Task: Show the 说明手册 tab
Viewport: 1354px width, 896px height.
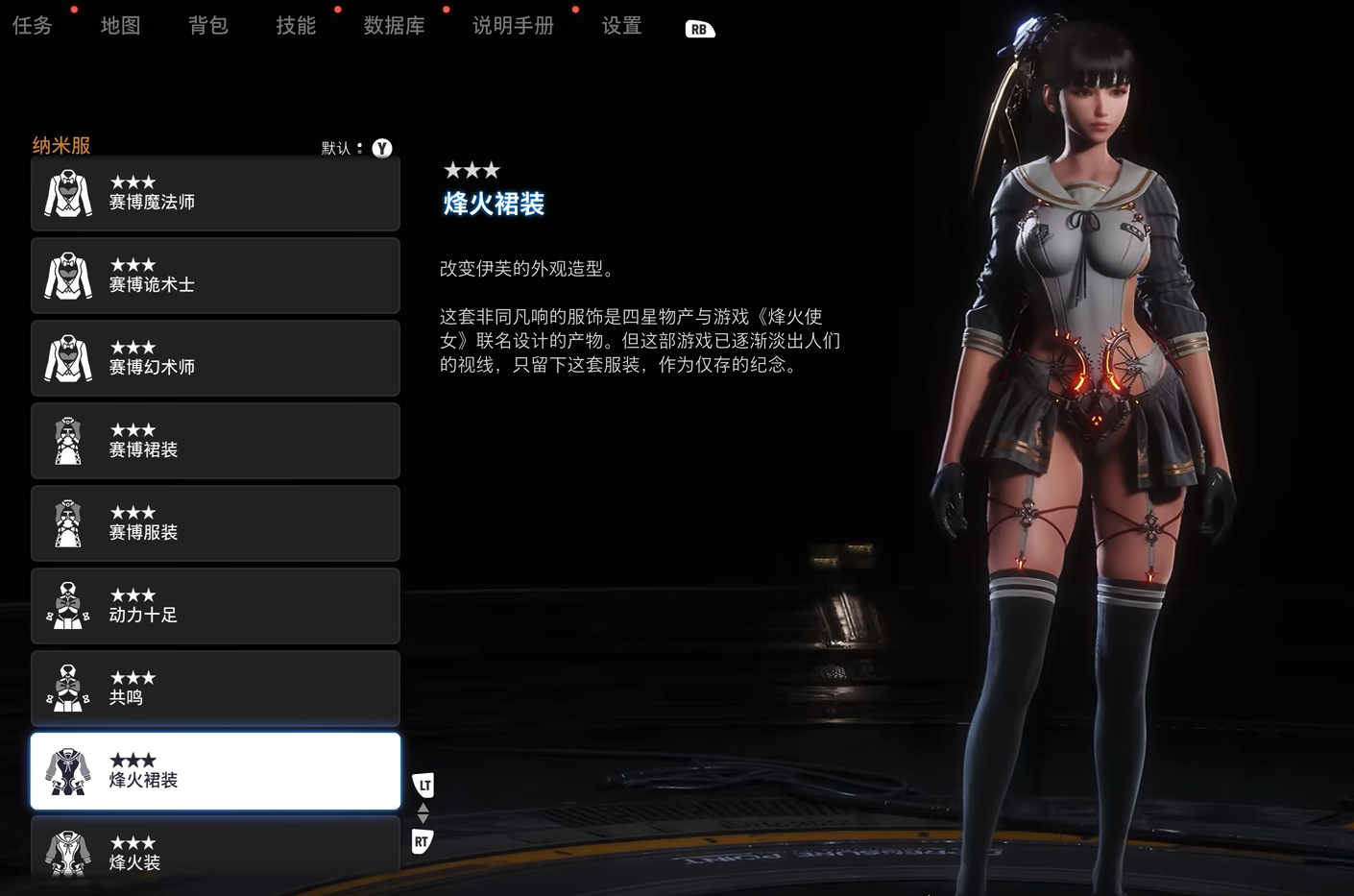Action: pyautogui.click(x=513, y=26)
